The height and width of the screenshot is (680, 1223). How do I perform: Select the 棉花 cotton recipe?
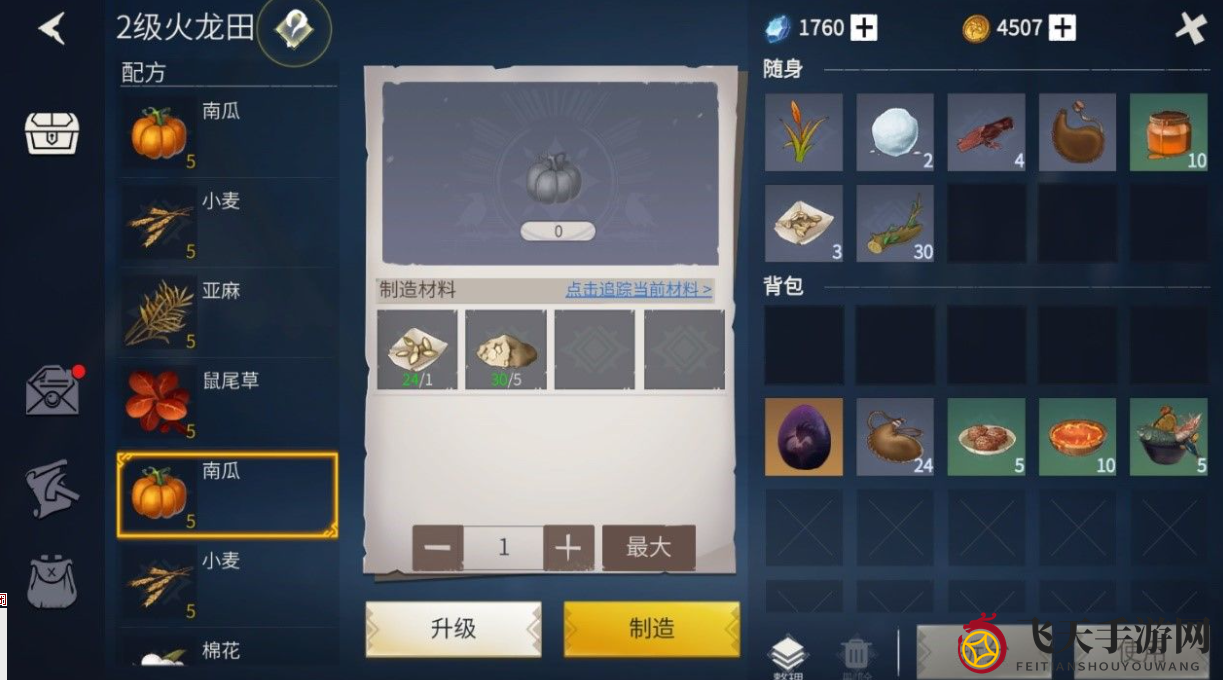point(227,652)
